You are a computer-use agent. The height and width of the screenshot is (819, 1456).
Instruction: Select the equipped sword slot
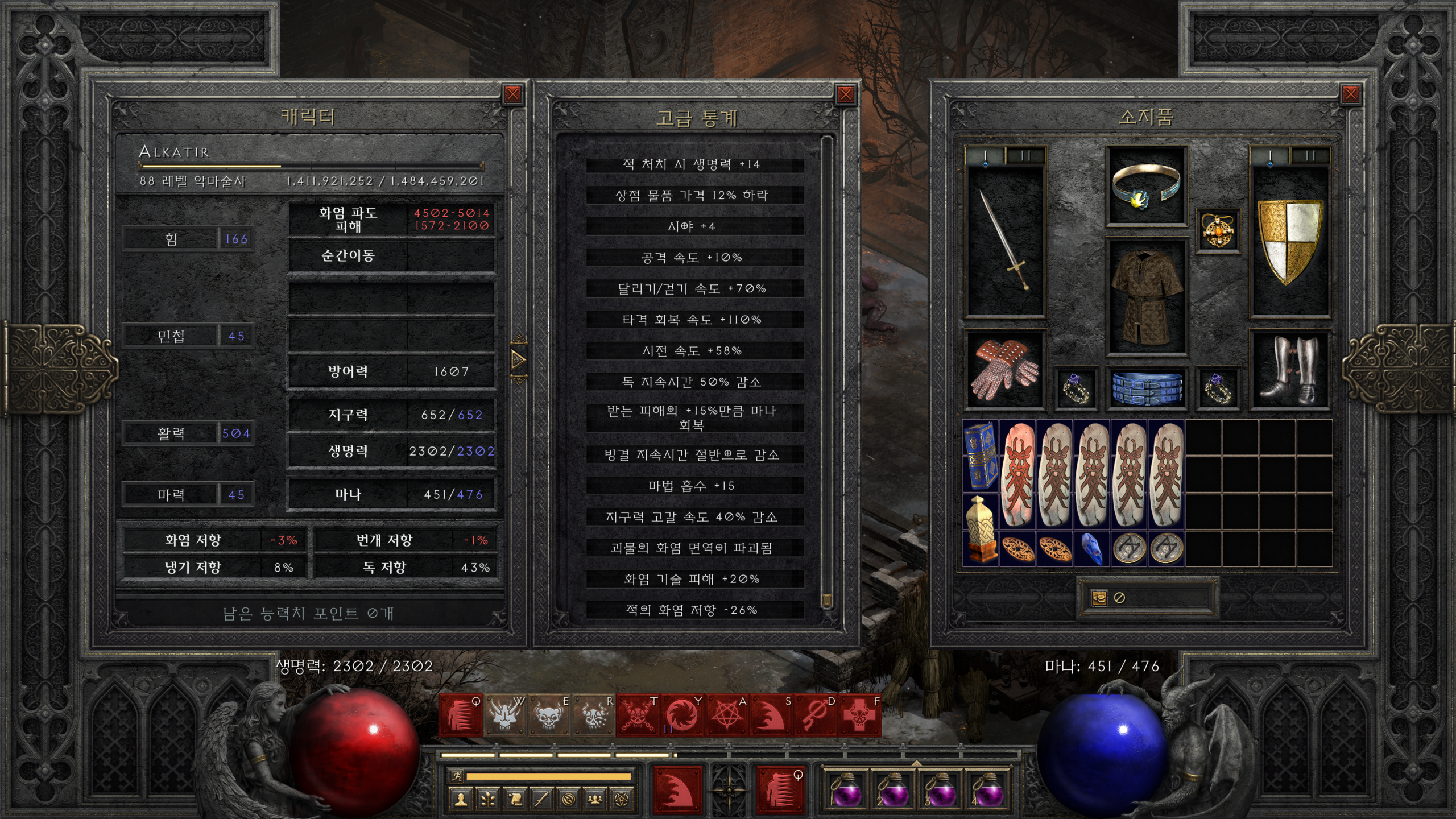point(1005,242)
